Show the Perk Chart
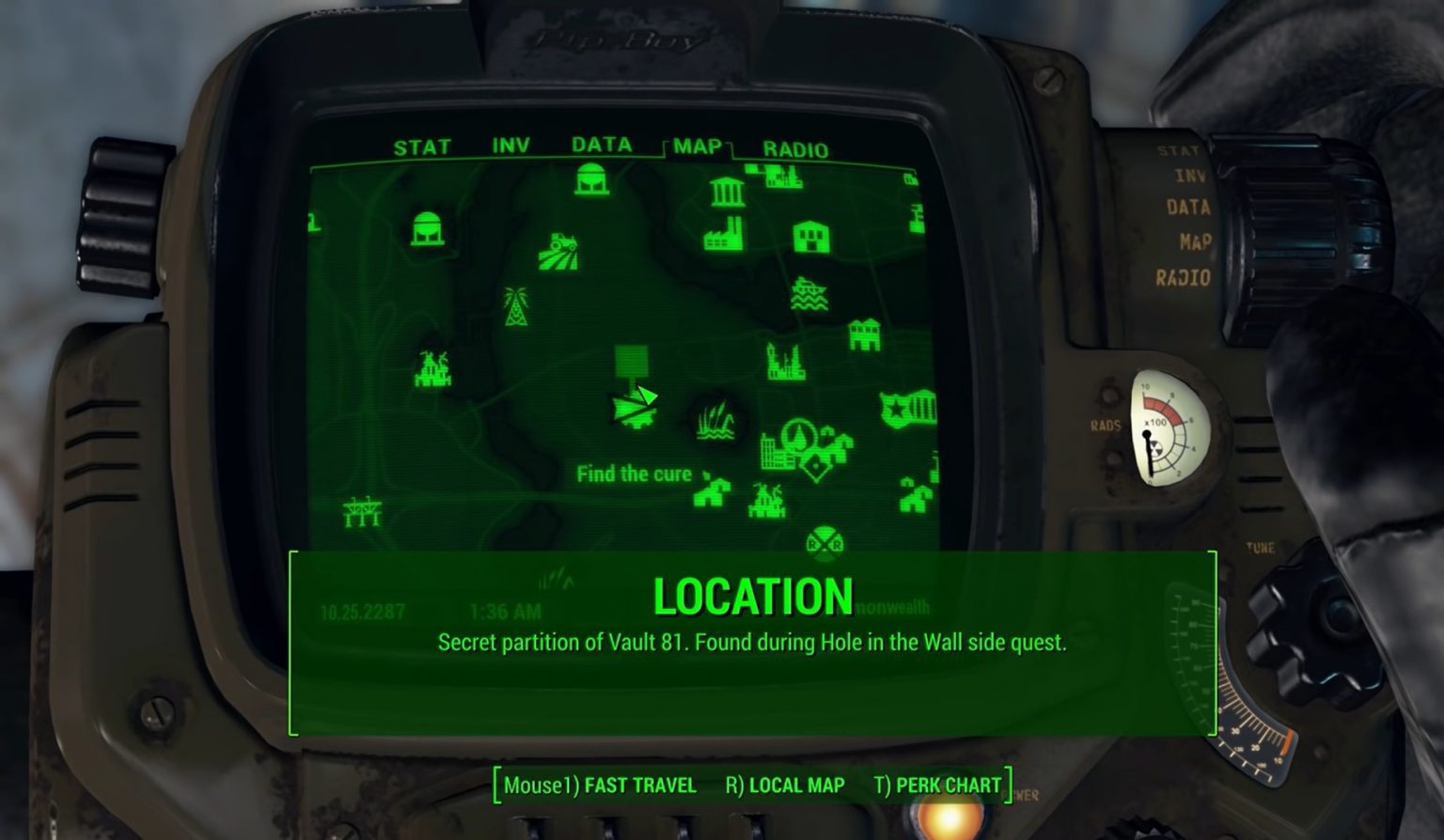This screenshot has height=840, width=1444. [x=937, y=786]
